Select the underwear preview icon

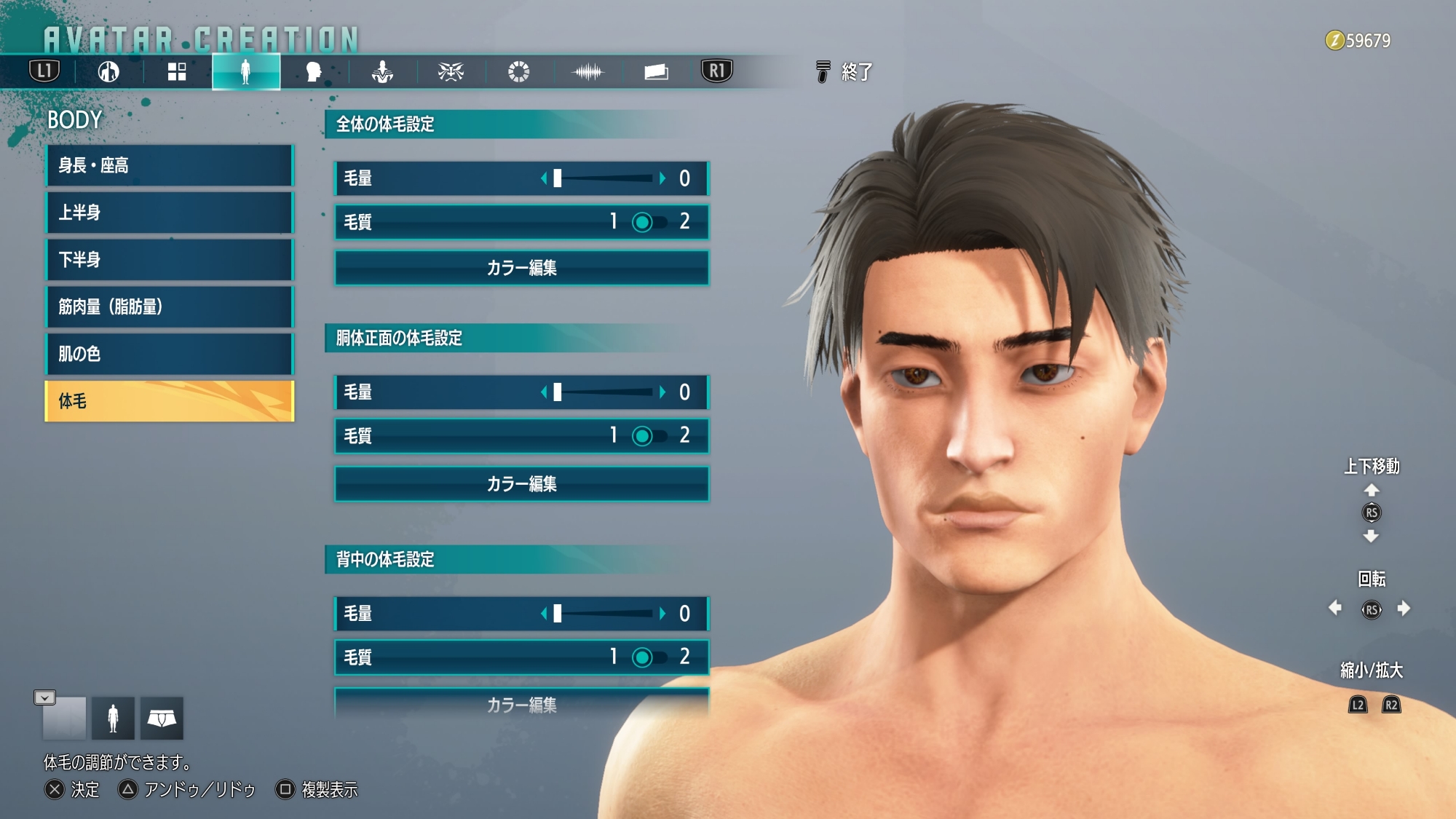[162, 719]
